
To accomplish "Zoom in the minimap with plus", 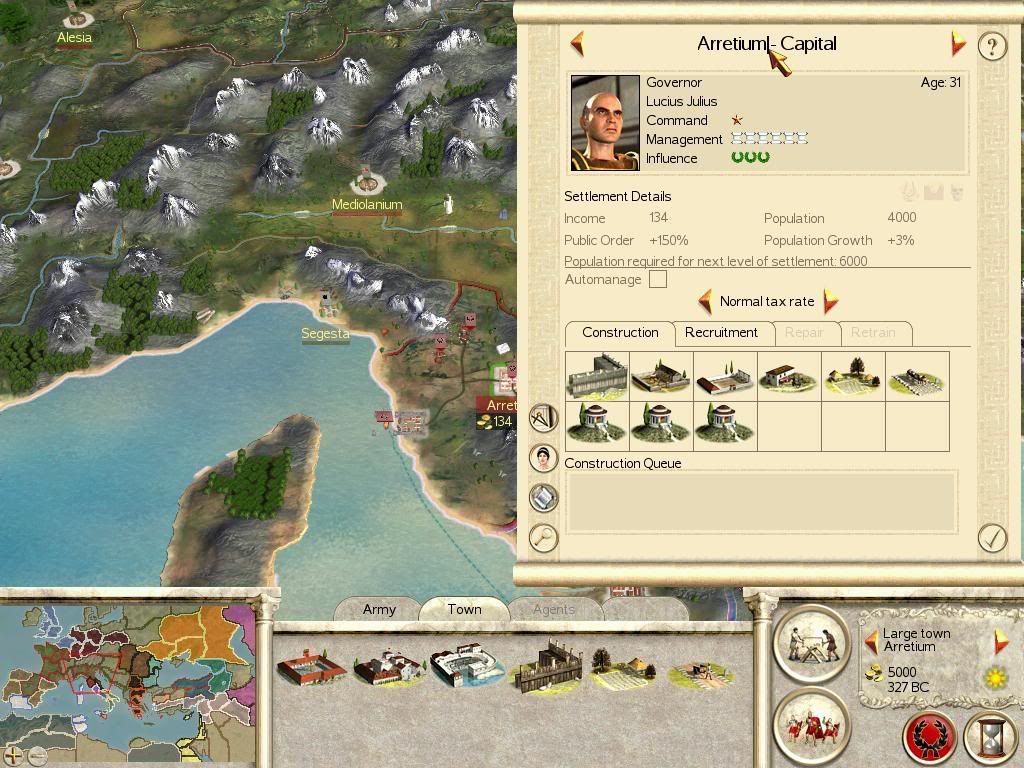I will click(13, 755).
